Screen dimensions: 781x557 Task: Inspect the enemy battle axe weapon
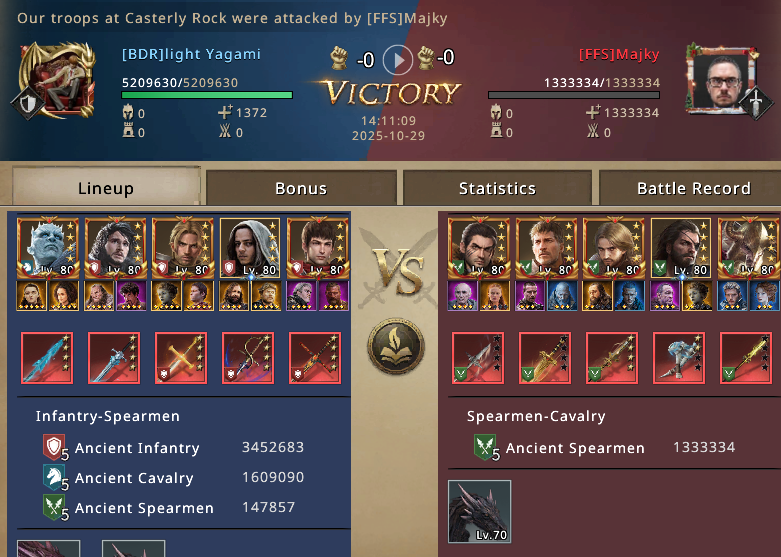679,358
